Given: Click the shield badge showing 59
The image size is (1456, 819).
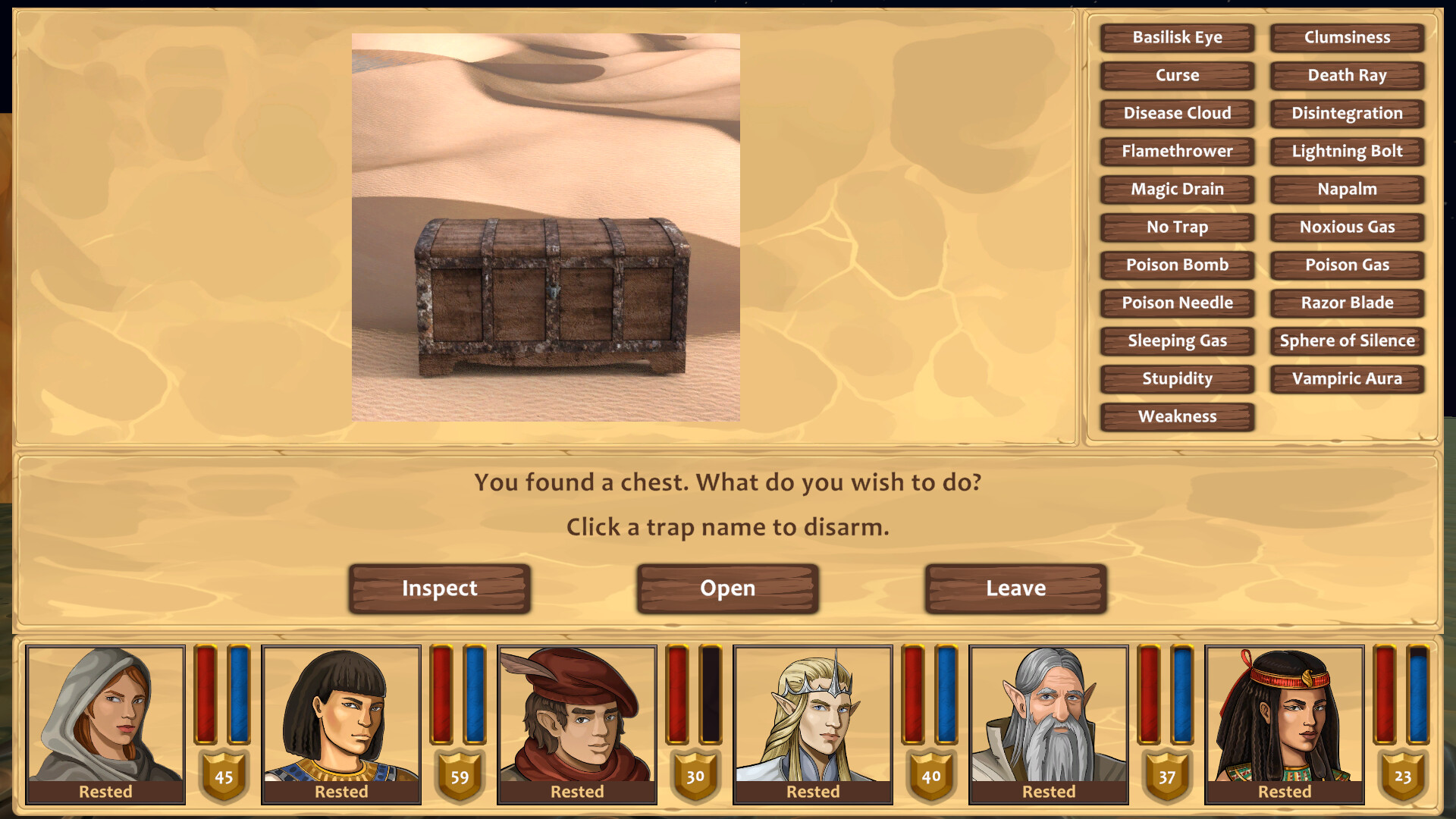Looking at the screenshot, I should click(x=459, y=777).
